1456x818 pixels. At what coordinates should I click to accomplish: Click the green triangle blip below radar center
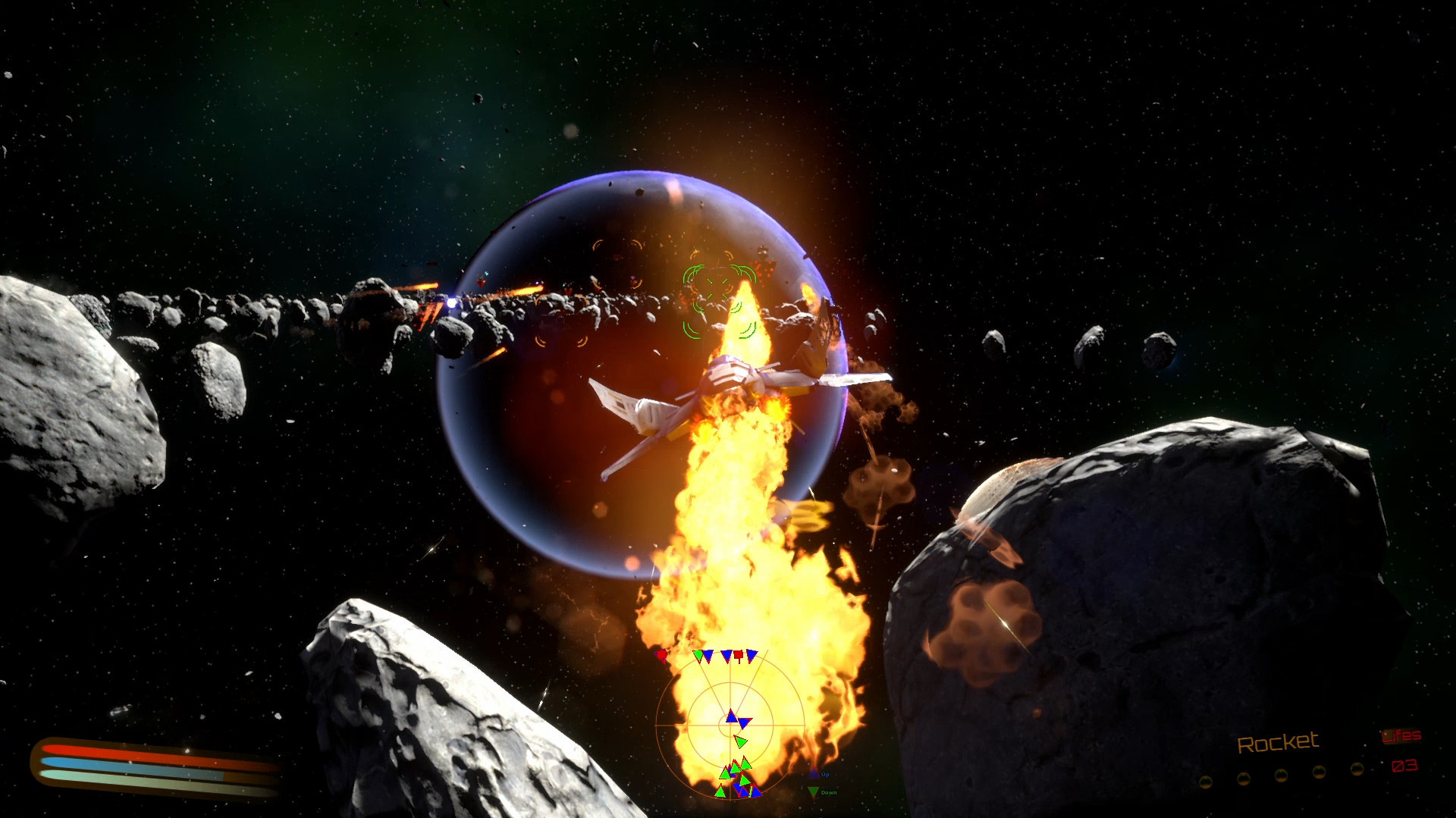click(742, 741)
